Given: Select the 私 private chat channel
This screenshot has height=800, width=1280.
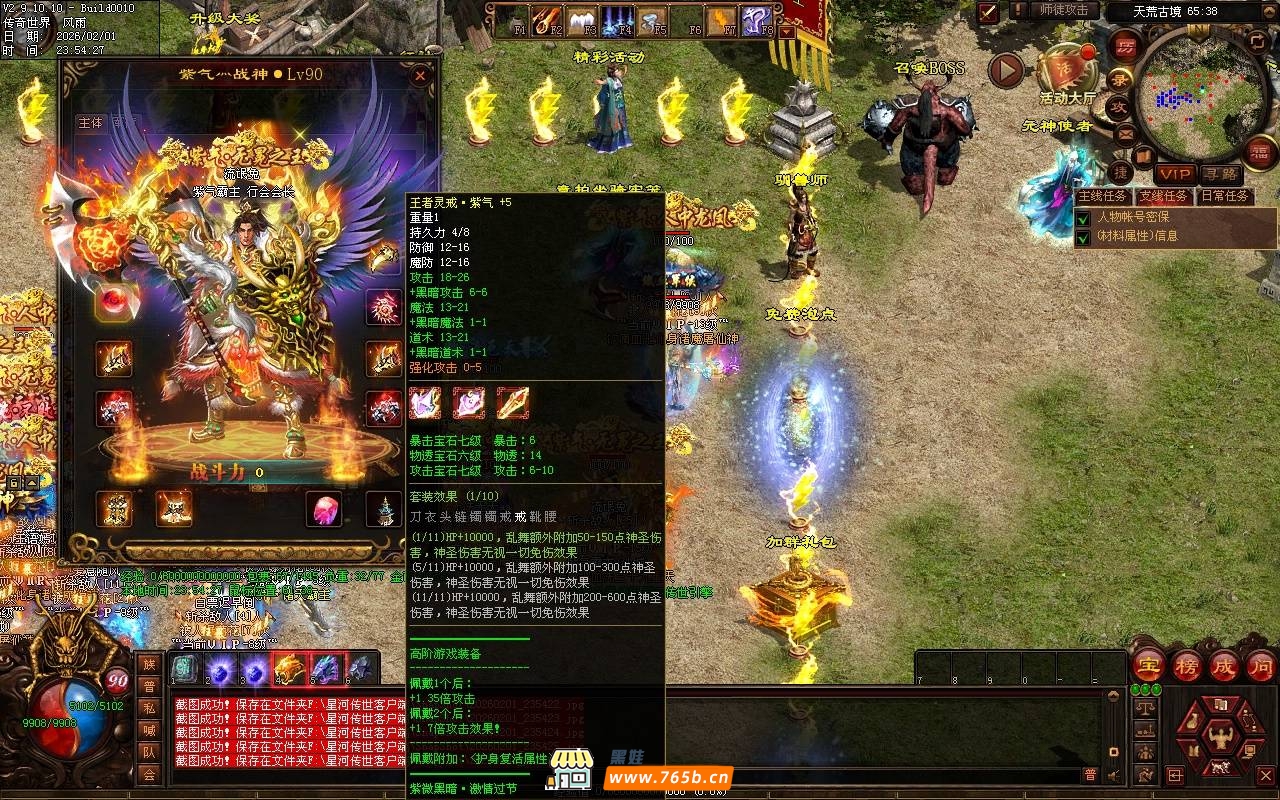Looking at the screenshot, I should [149, 708].
